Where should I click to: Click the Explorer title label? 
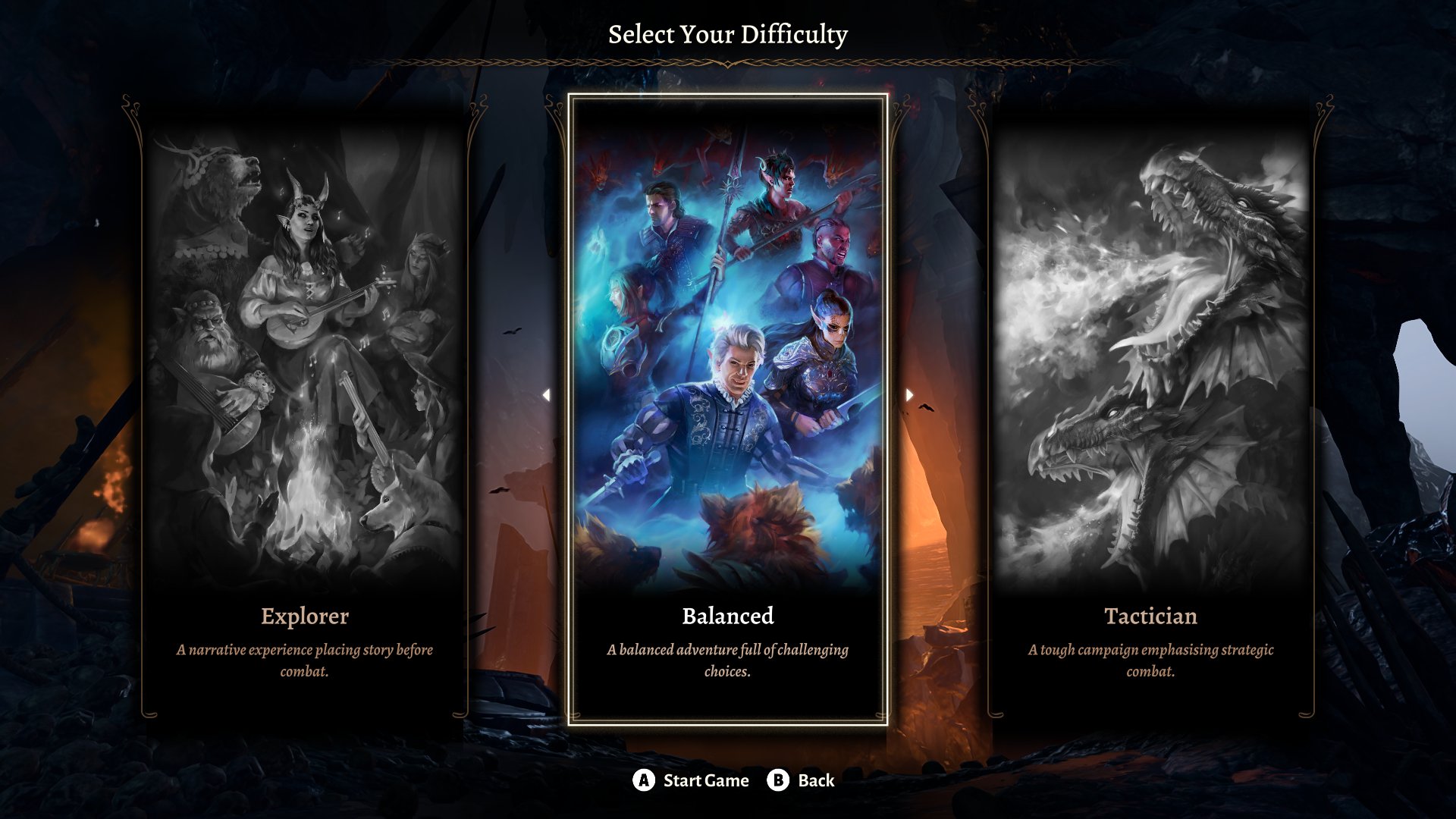pos(305,617)
